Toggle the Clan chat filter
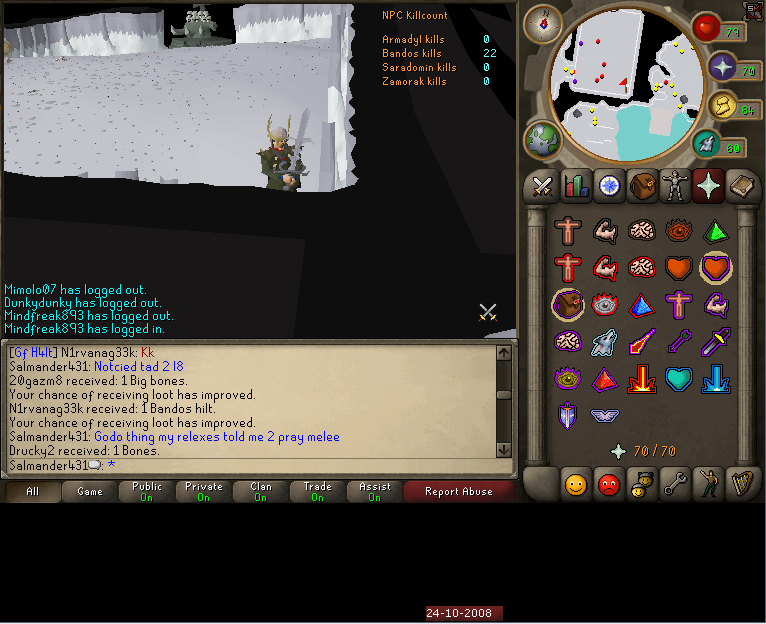This screenshot has height=624, width=766. click(261, 491)
